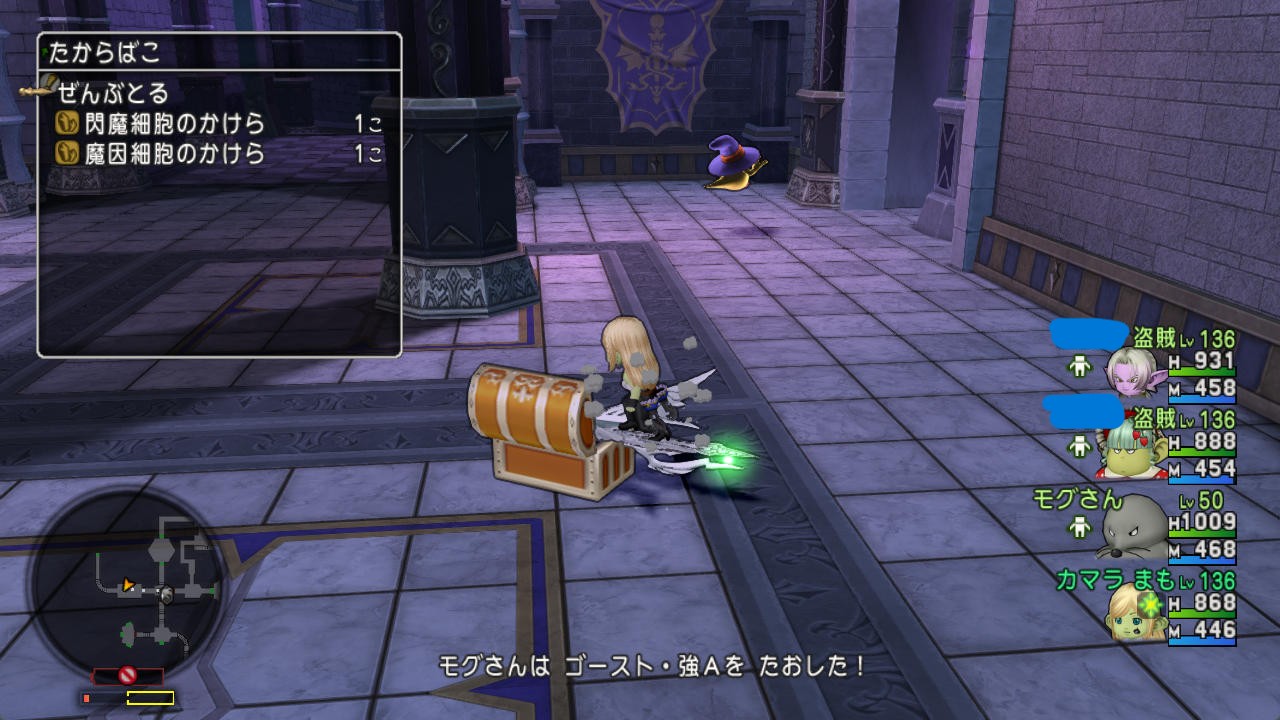Pick 魔因細胞のかけら from treasure list

(x=161, y=153)
